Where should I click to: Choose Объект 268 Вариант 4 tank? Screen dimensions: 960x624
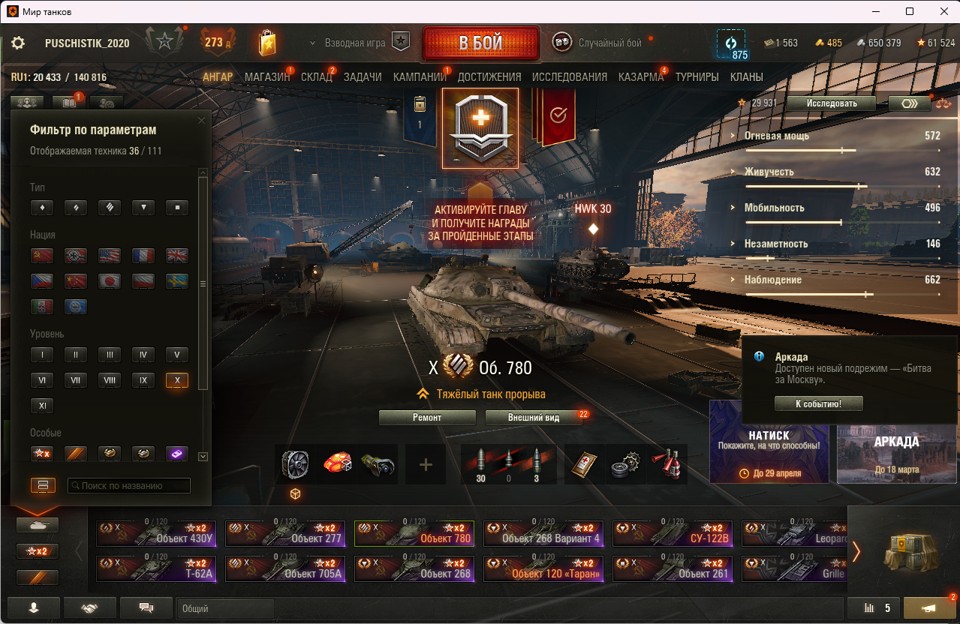click(543, 533)
